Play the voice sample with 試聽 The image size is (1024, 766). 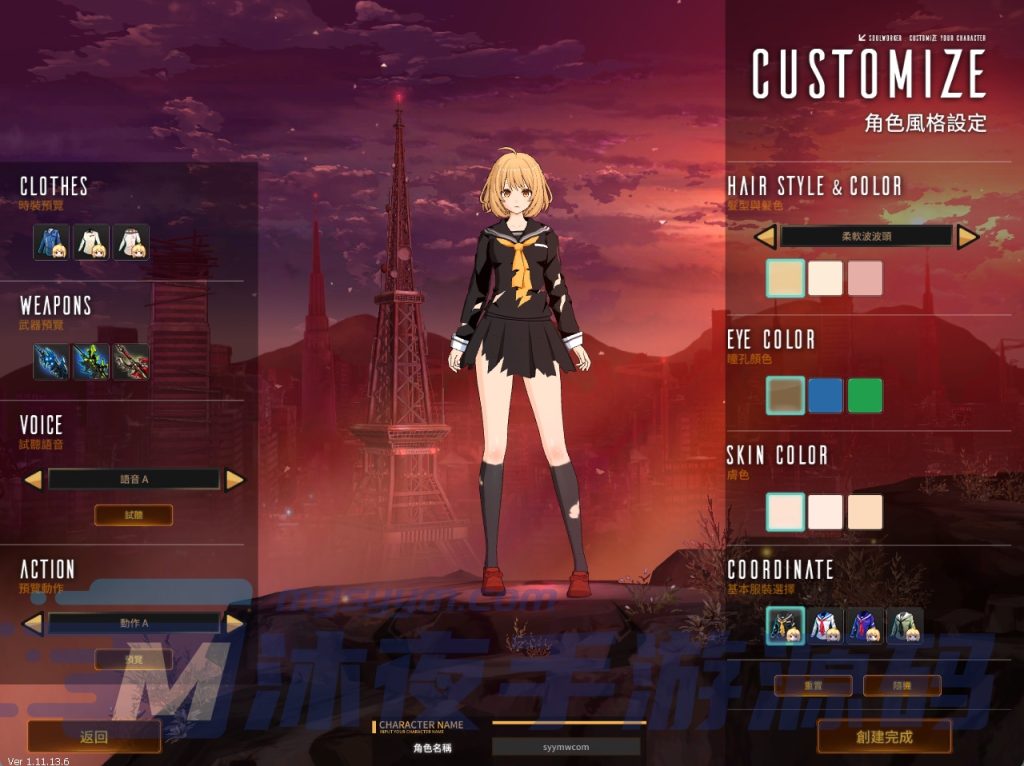[x=134, y=515]
